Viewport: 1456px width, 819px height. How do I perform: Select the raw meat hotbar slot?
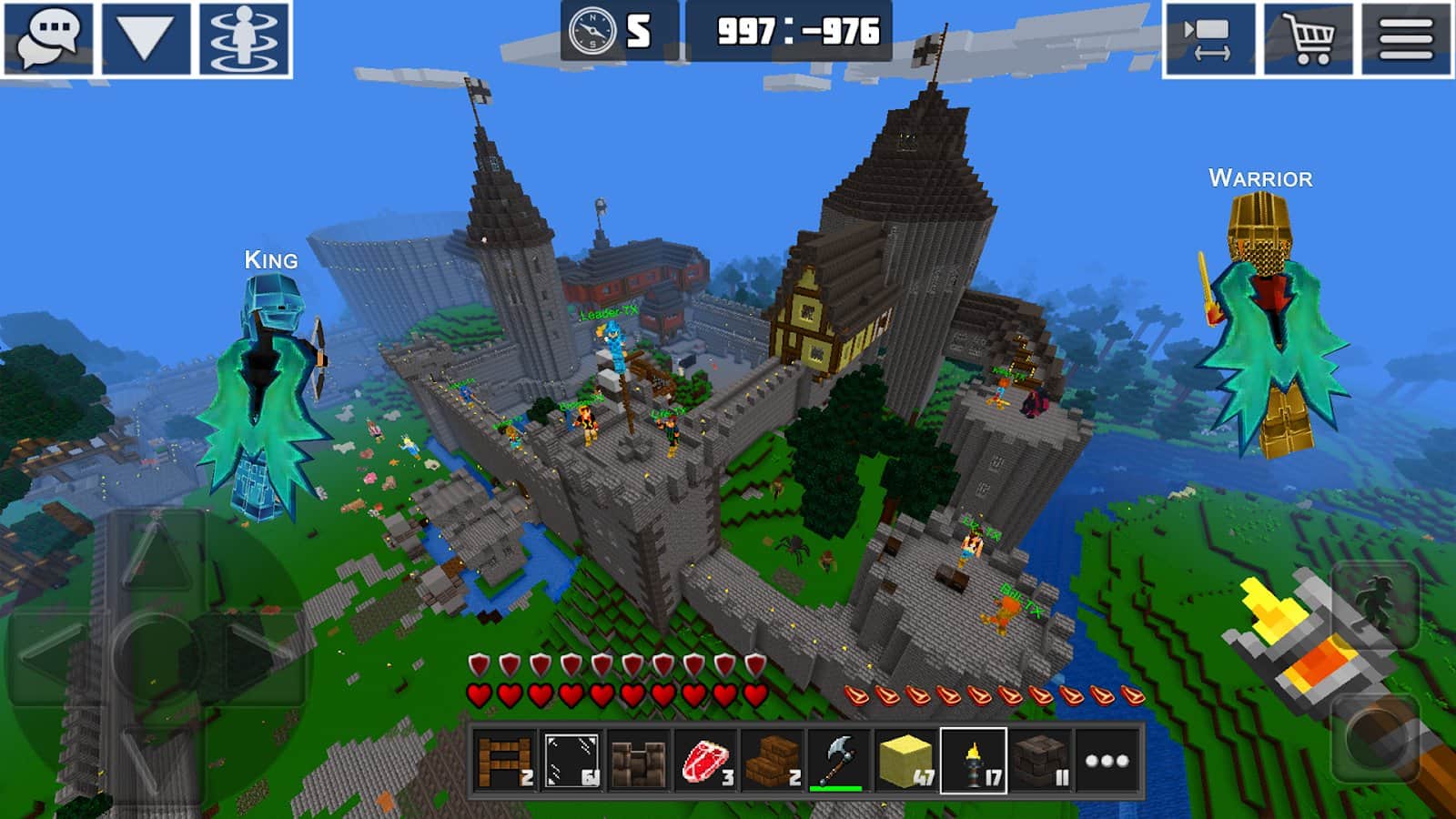[x=705, y=761]
